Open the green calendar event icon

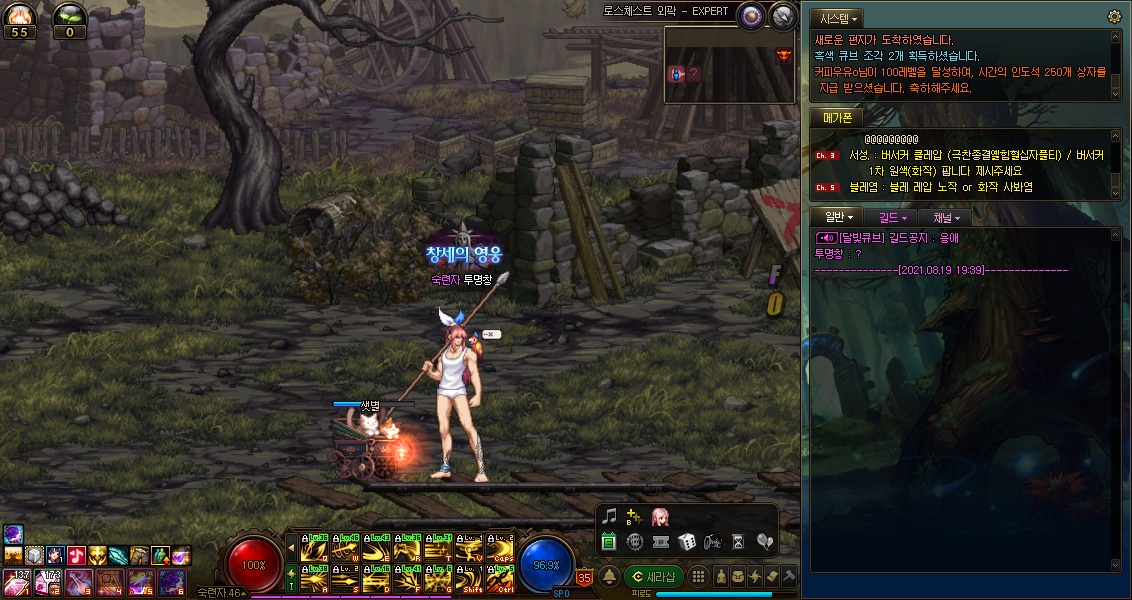pyautogui.click(x=609, y=542)
